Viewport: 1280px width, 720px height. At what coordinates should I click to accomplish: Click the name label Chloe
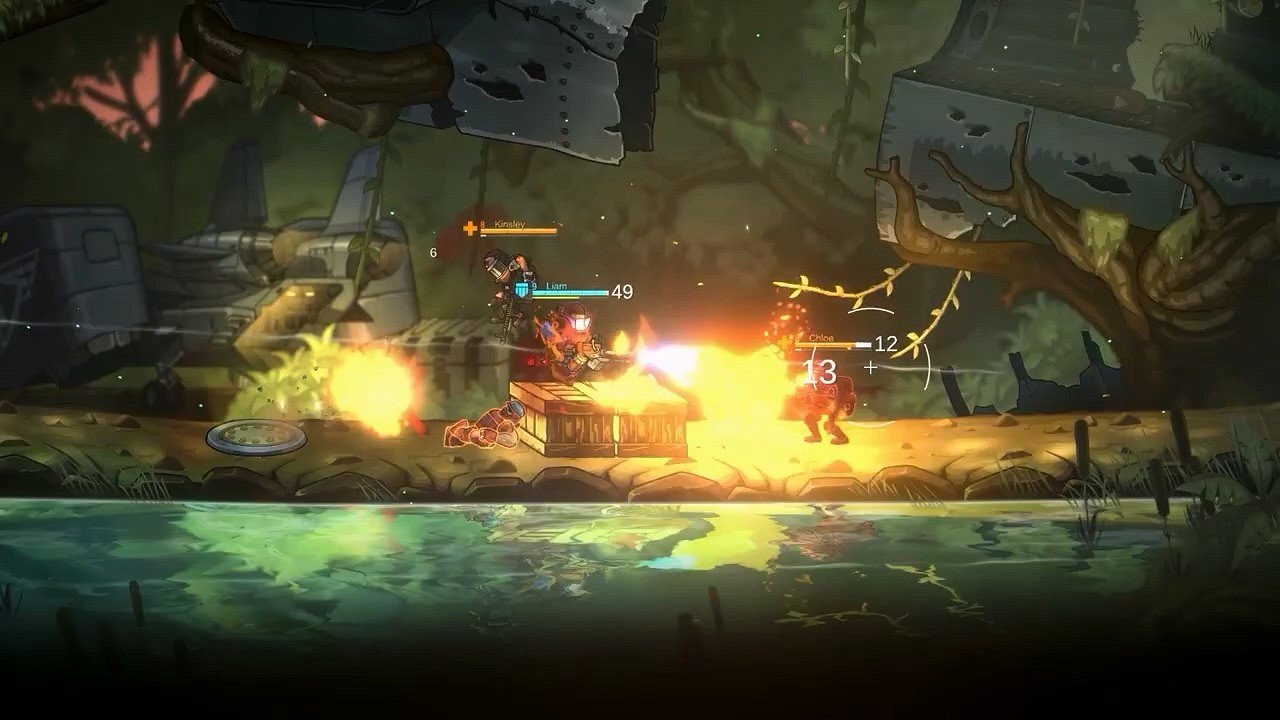[819, 338]
